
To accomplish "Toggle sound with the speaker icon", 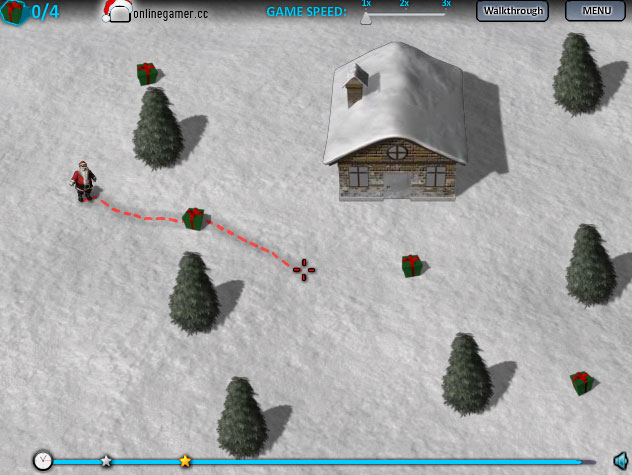I will point(619,460).
